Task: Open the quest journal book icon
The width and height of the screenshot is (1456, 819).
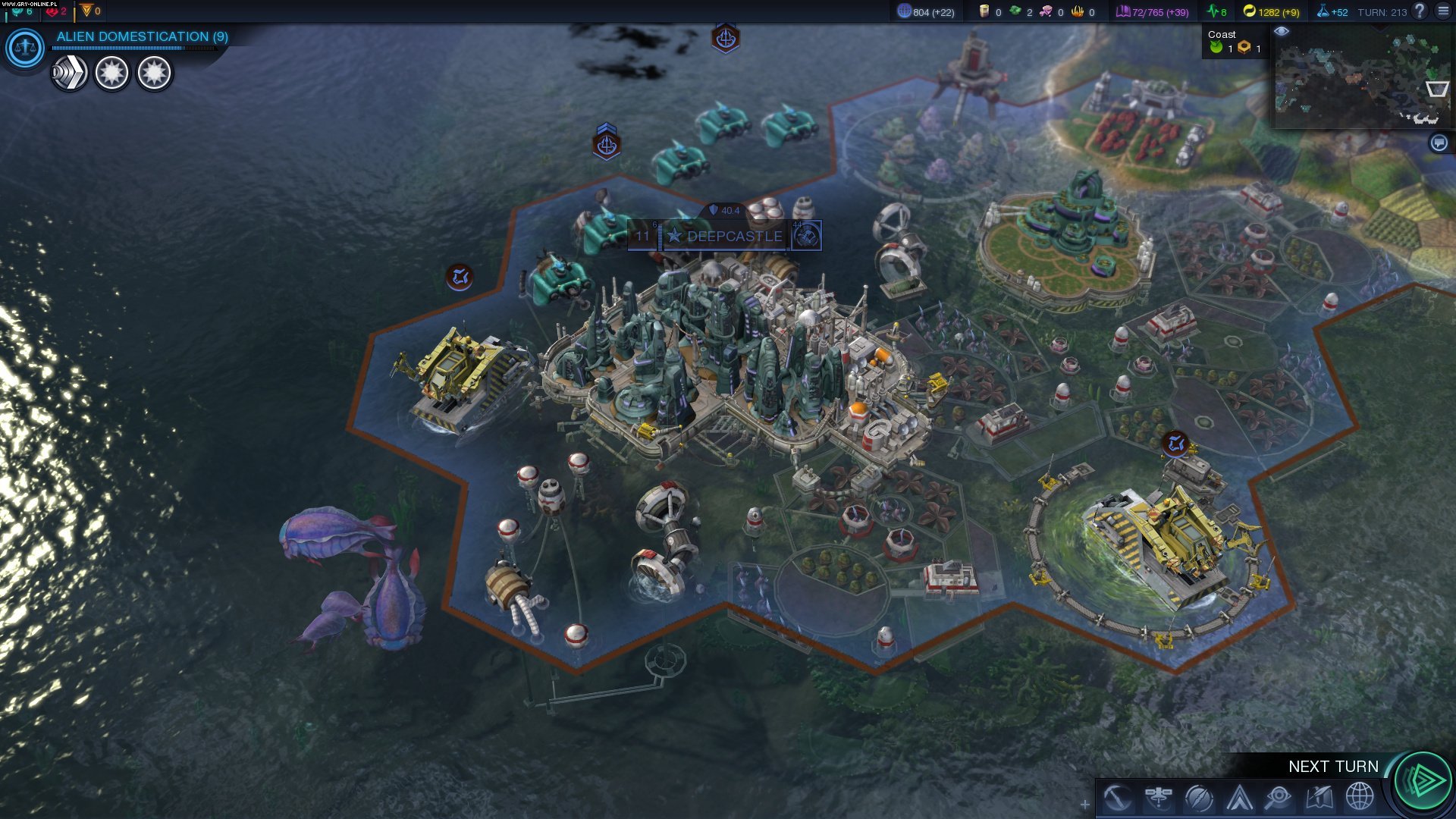Action: click(1319, 798)
